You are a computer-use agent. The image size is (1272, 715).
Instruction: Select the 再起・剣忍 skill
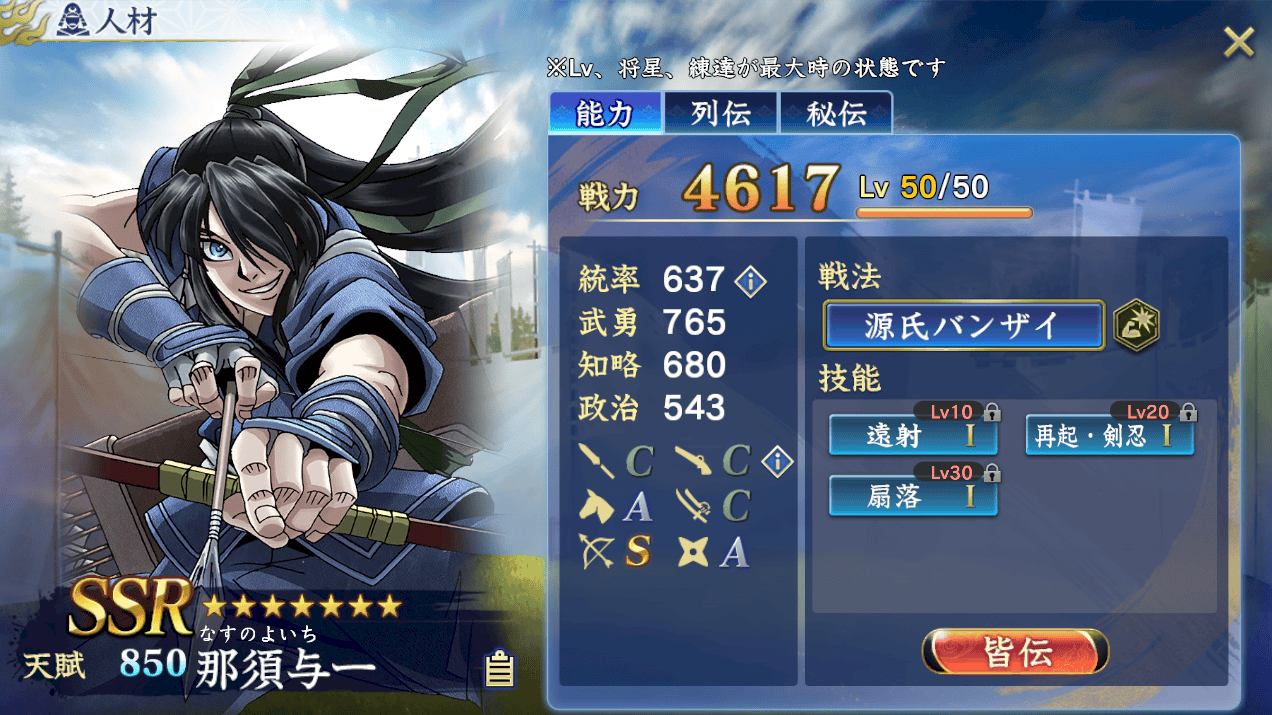1110,437
